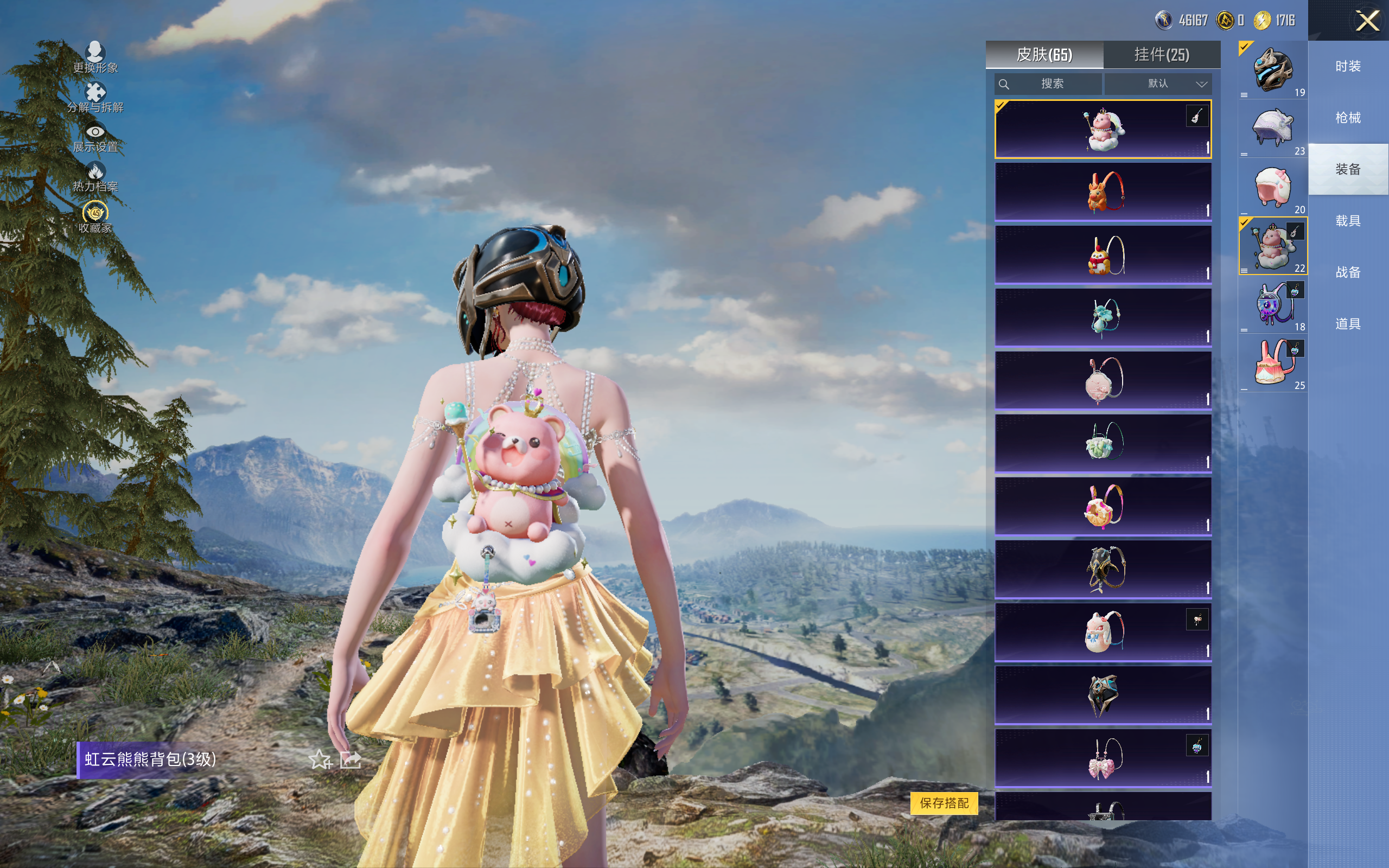This screenshot has height=868, width=1389.
Task: Open the 默认 sort dropdown
Action: [x=1158, y=84]
